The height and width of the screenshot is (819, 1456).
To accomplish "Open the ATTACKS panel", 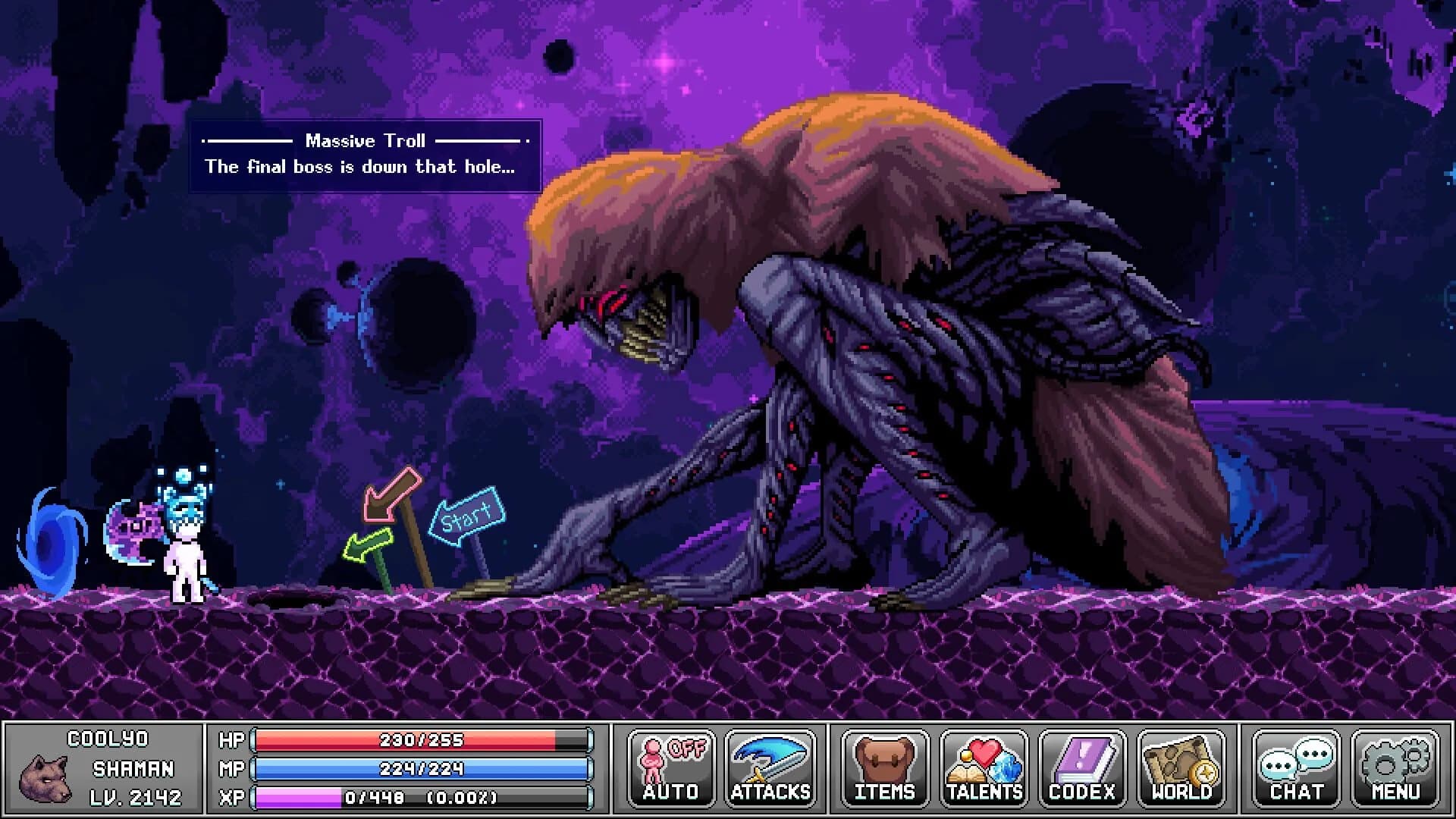I will click(x=769, y=766).
